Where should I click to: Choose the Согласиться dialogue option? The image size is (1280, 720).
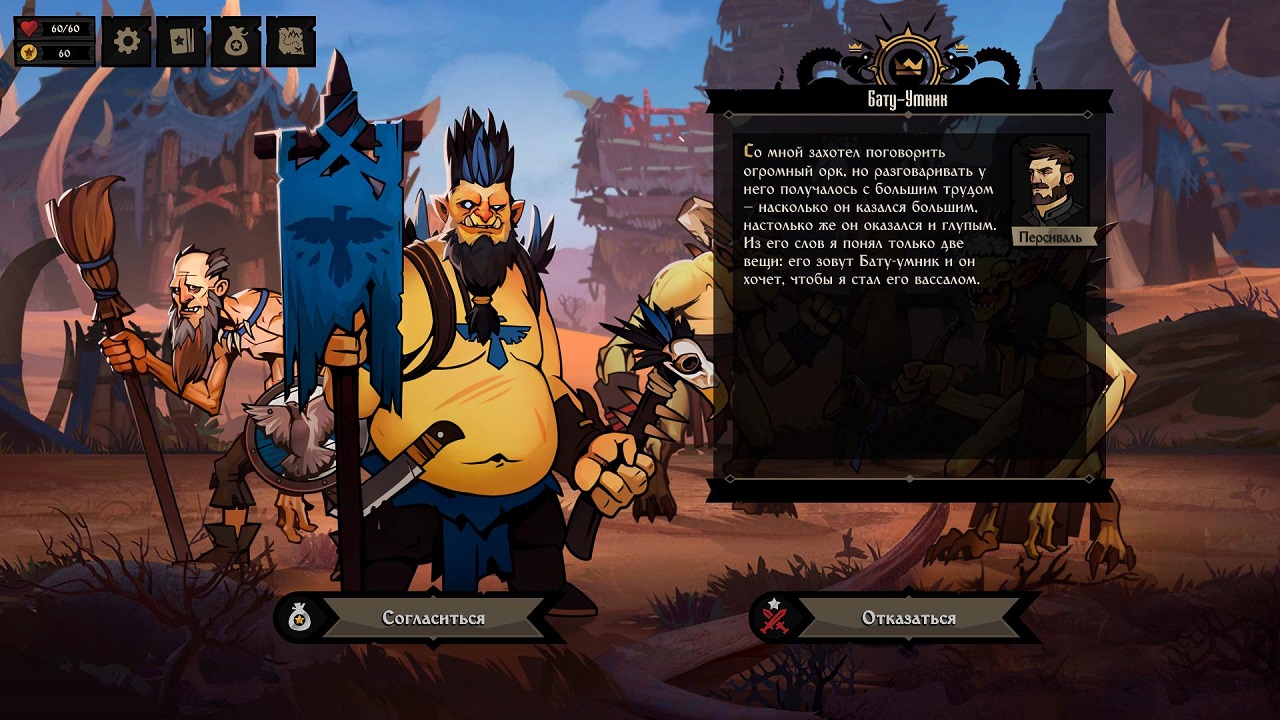tap(432, 618)
